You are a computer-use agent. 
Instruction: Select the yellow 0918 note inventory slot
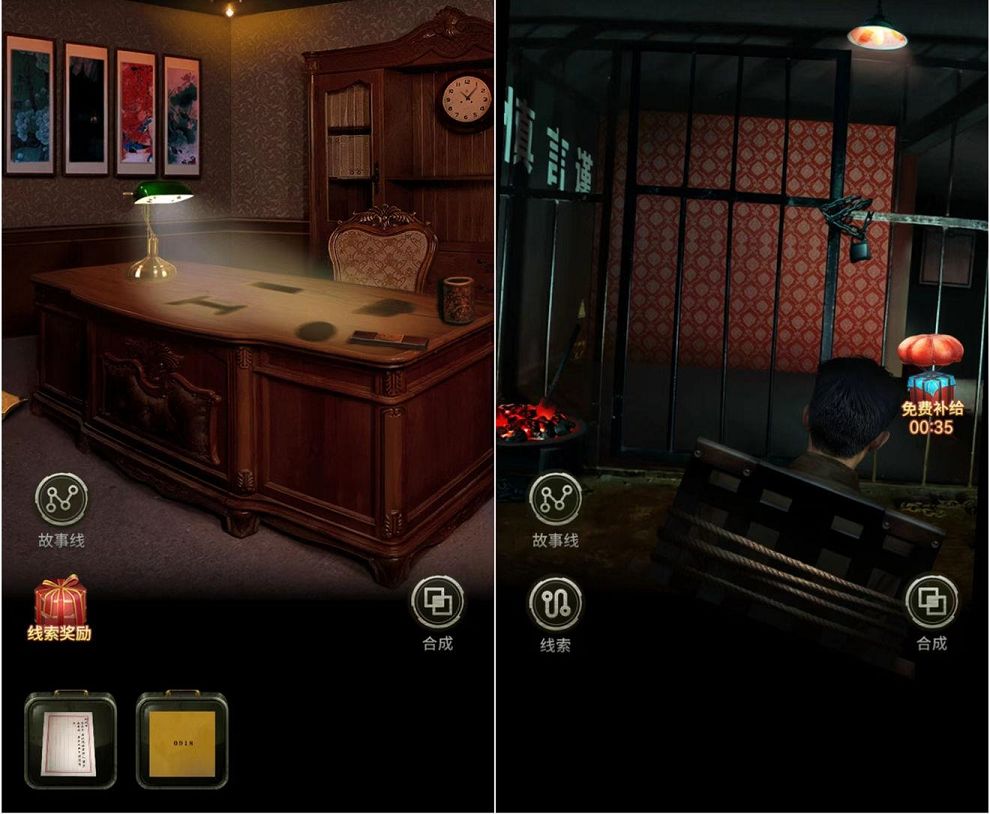pos(182,739)
